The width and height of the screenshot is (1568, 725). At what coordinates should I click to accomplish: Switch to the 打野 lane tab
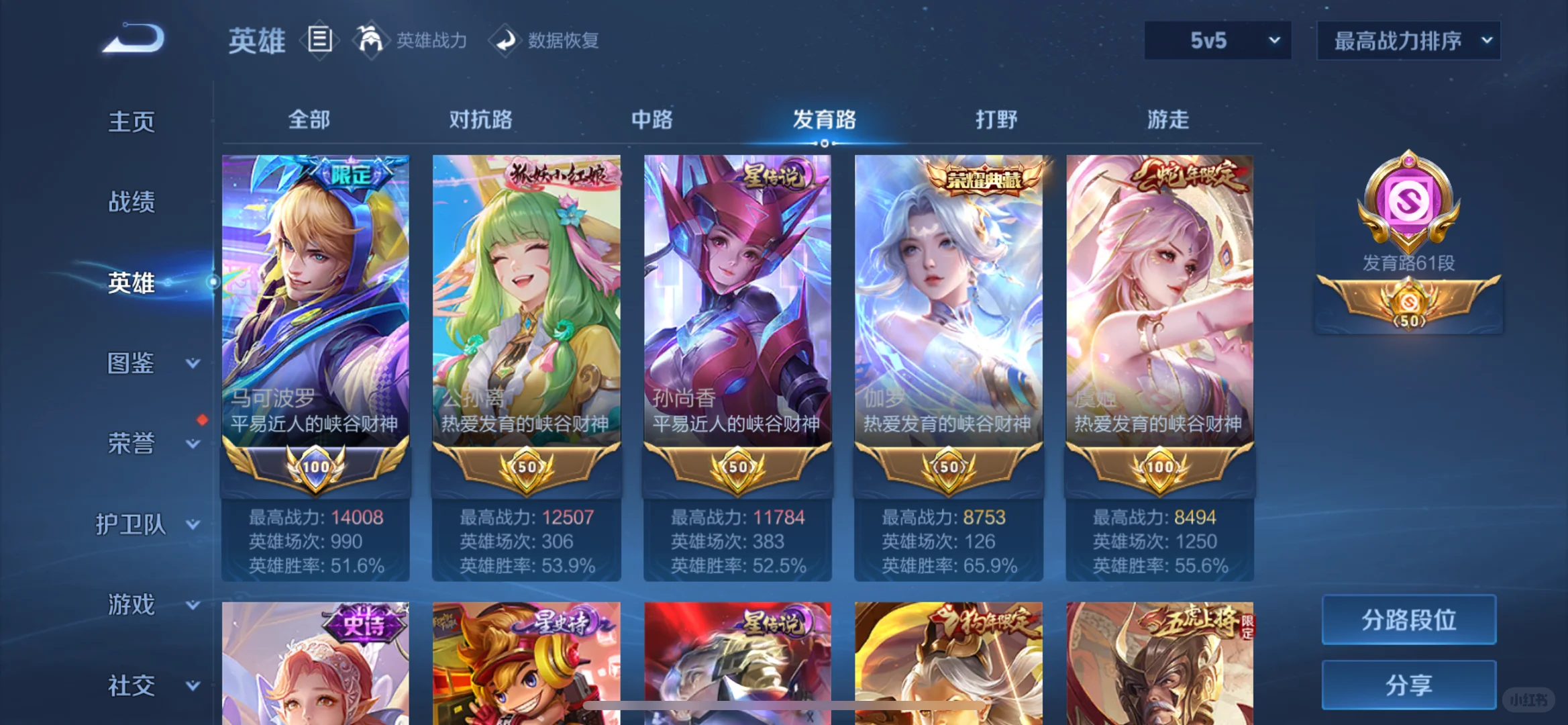pyautogui.click(x=996, y=119)
